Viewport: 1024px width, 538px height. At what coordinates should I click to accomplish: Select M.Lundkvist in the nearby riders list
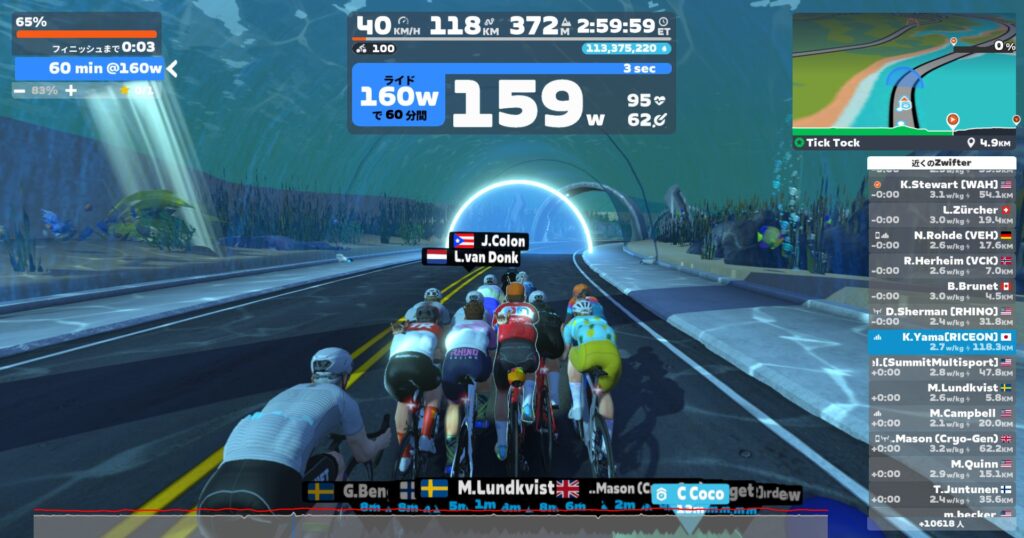(941, 392)
